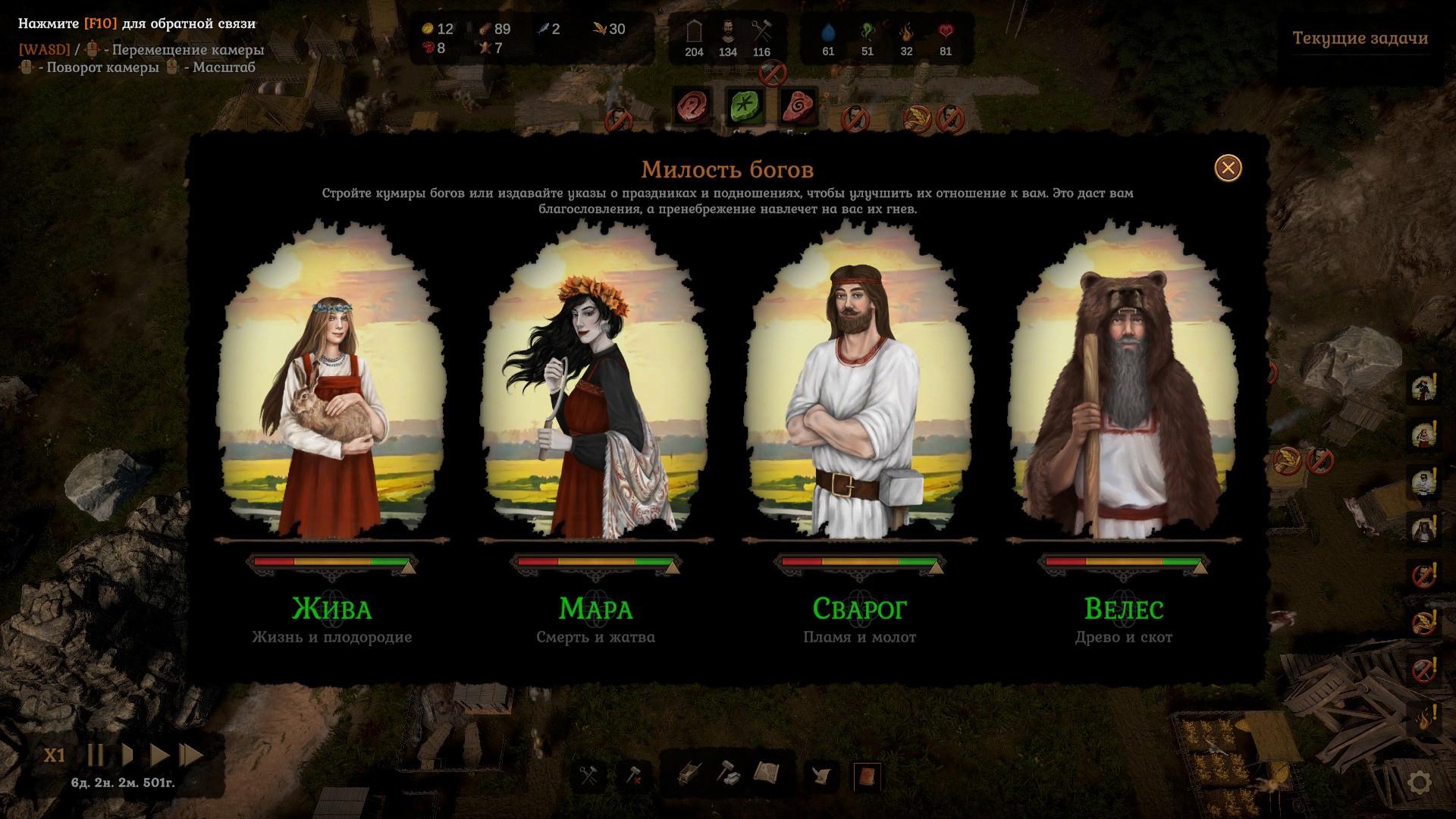
Task: Click the highlighted red book icon
Action: (x=867, y=776)
